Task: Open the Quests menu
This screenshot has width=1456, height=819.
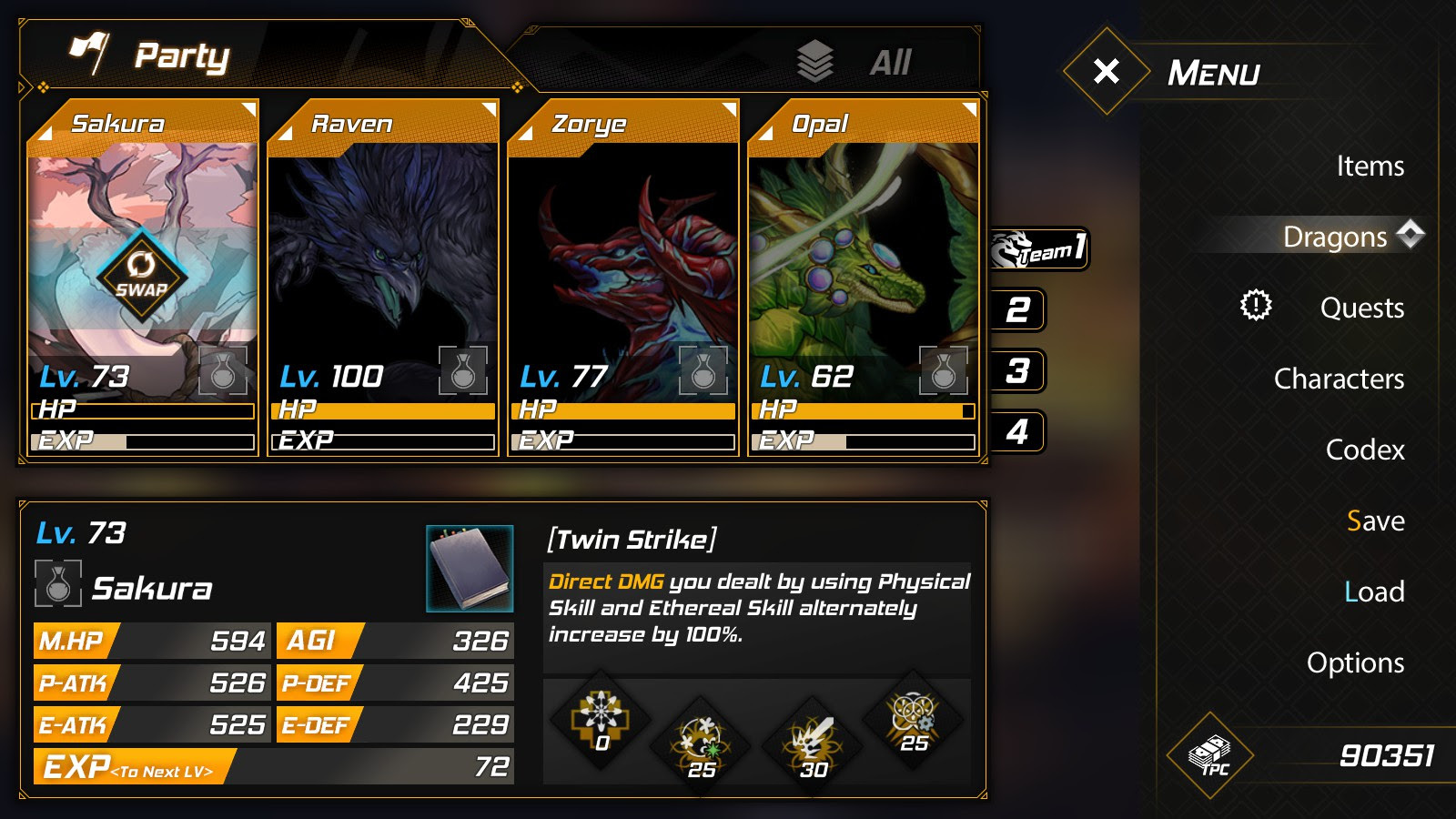Action: click(1361, 308)
